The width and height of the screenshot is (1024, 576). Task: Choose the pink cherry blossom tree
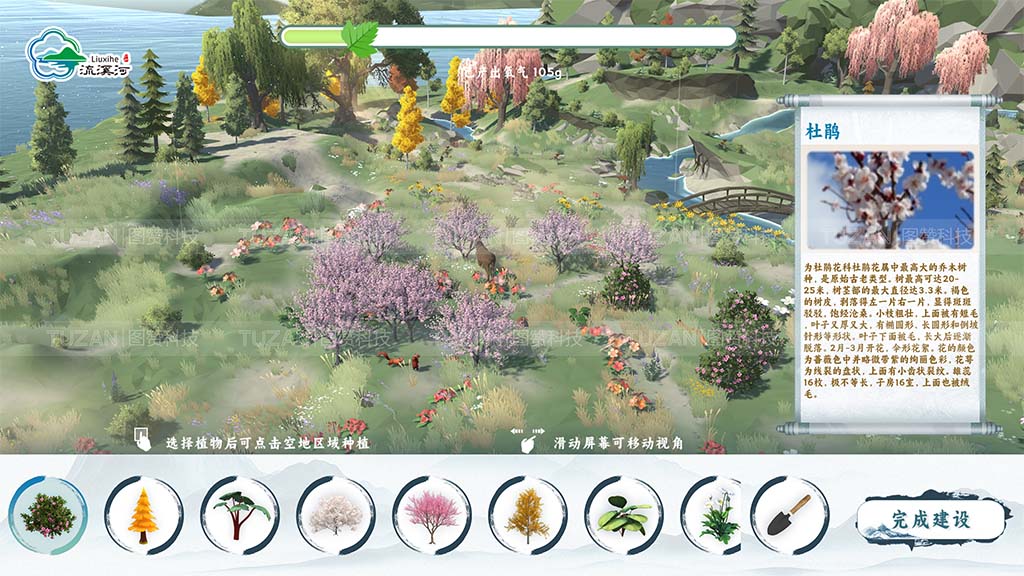[x=432, y=515]
